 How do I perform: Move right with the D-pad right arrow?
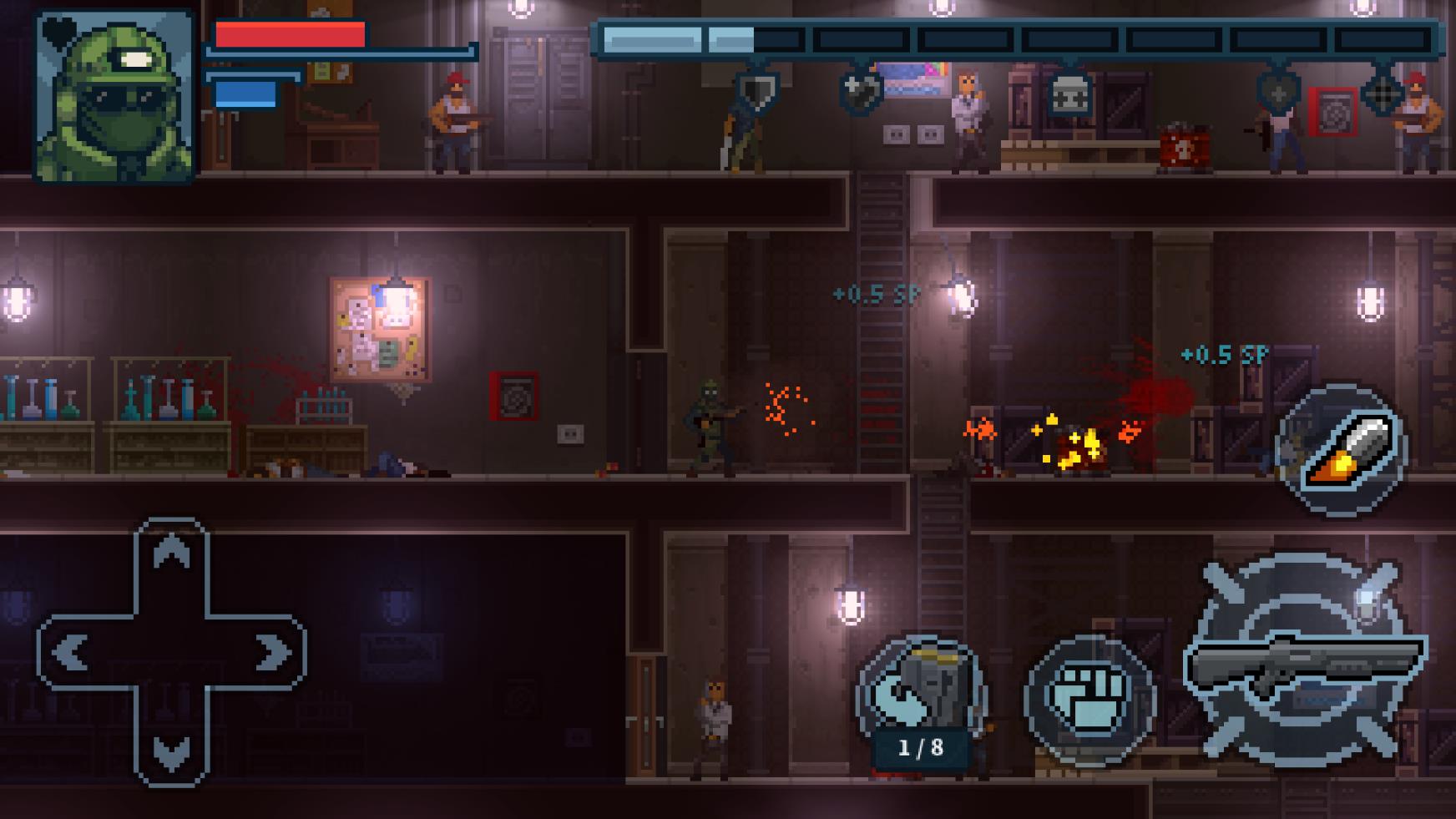(271, 653)
